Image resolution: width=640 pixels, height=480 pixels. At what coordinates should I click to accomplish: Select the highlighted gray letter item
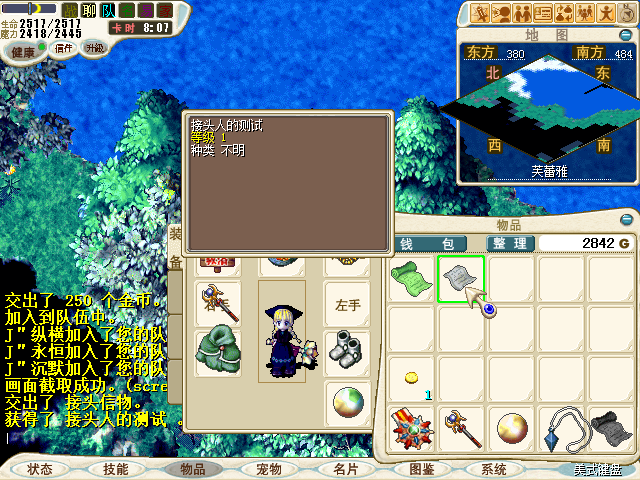(x=460, y=279)
